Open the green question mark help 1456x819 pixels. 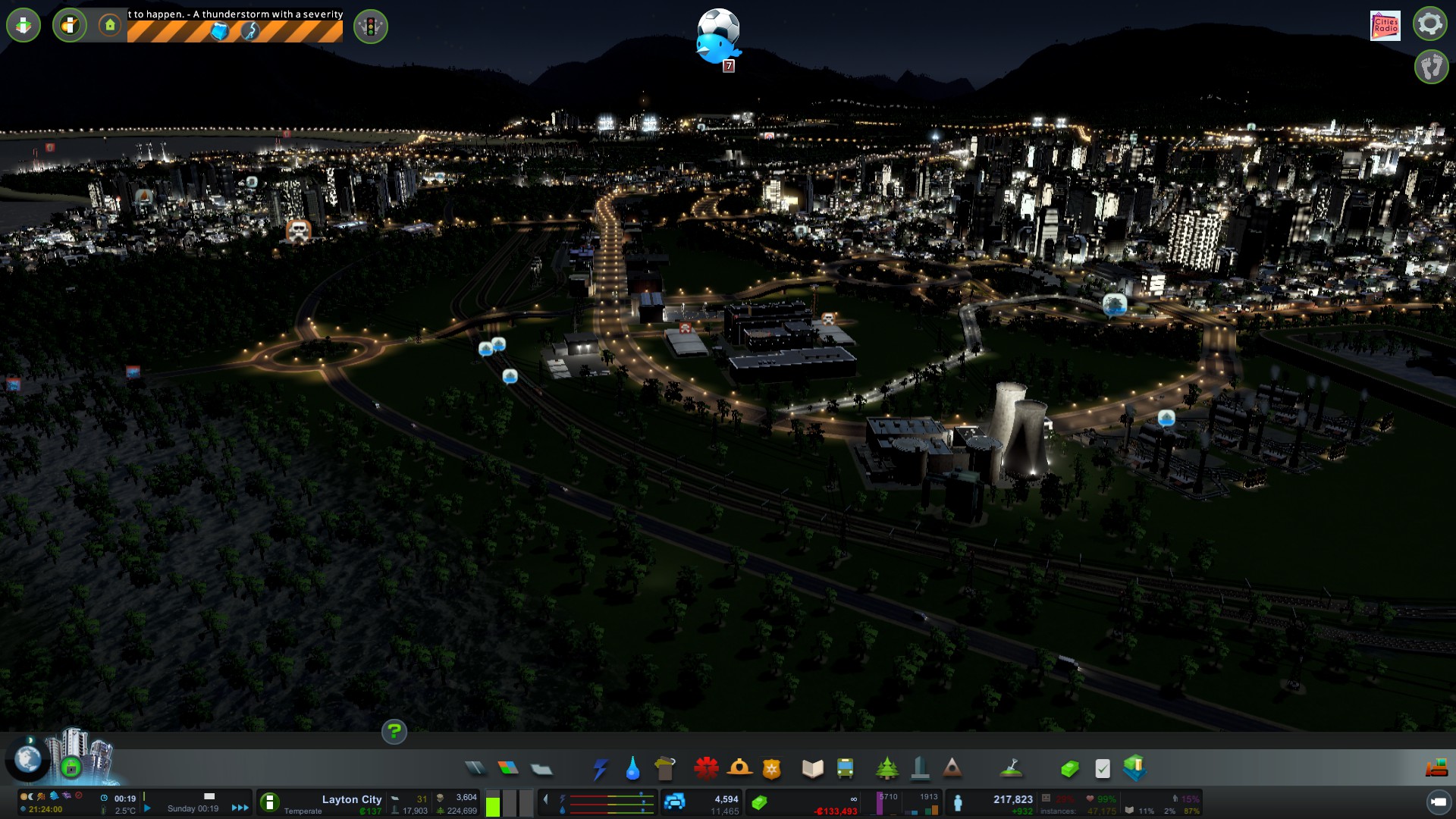pyautogui.click(x=394, y=732)
